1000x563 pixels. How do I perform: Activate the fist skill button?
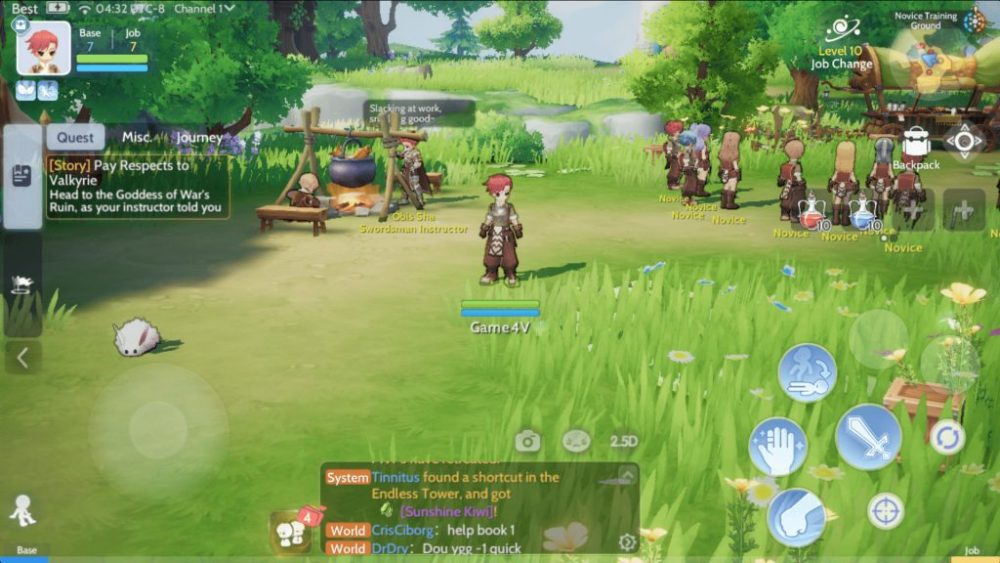[x=796, y=517]
